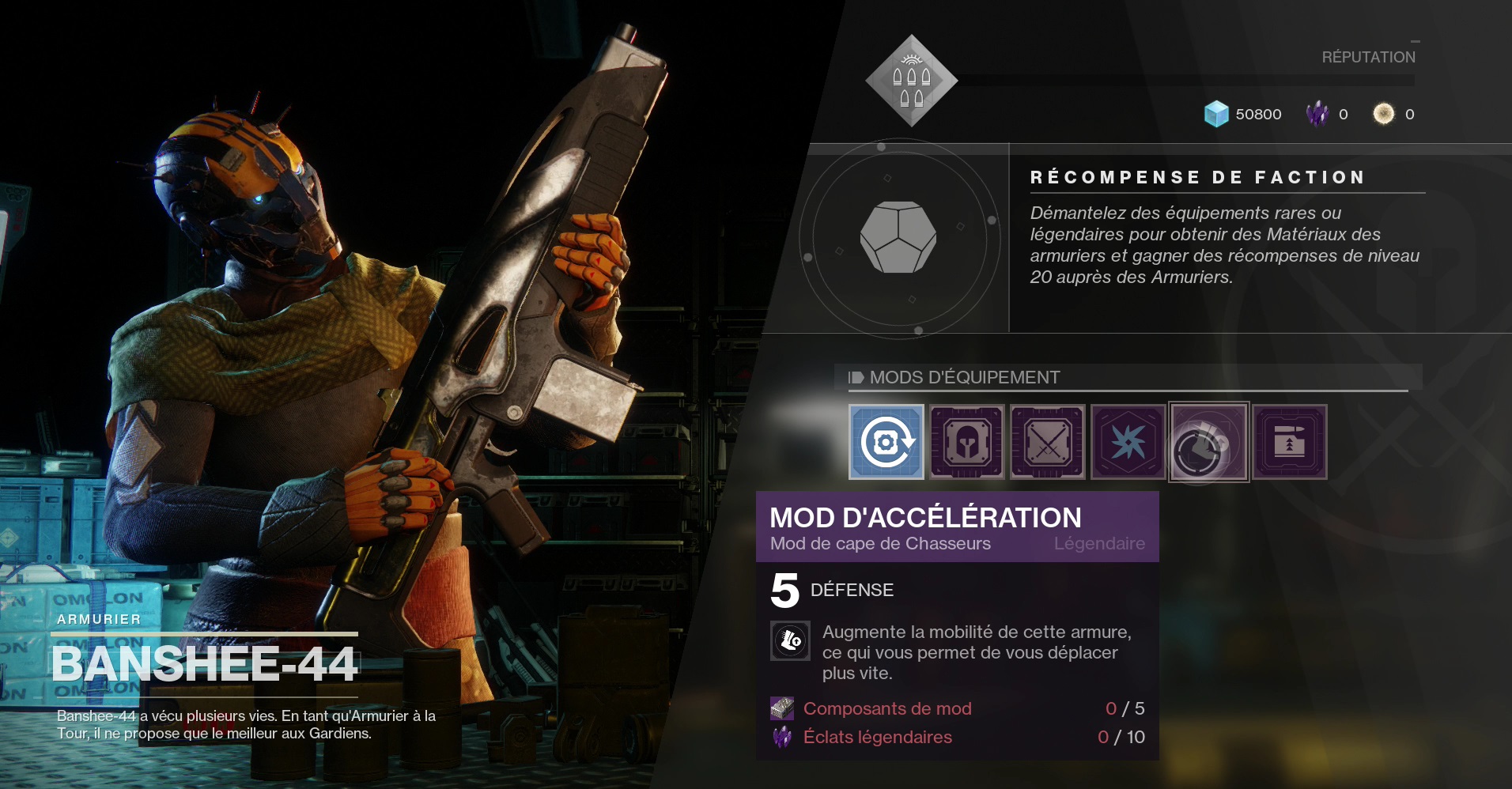
Task: Open the faction reward engram
Action: 898,237
